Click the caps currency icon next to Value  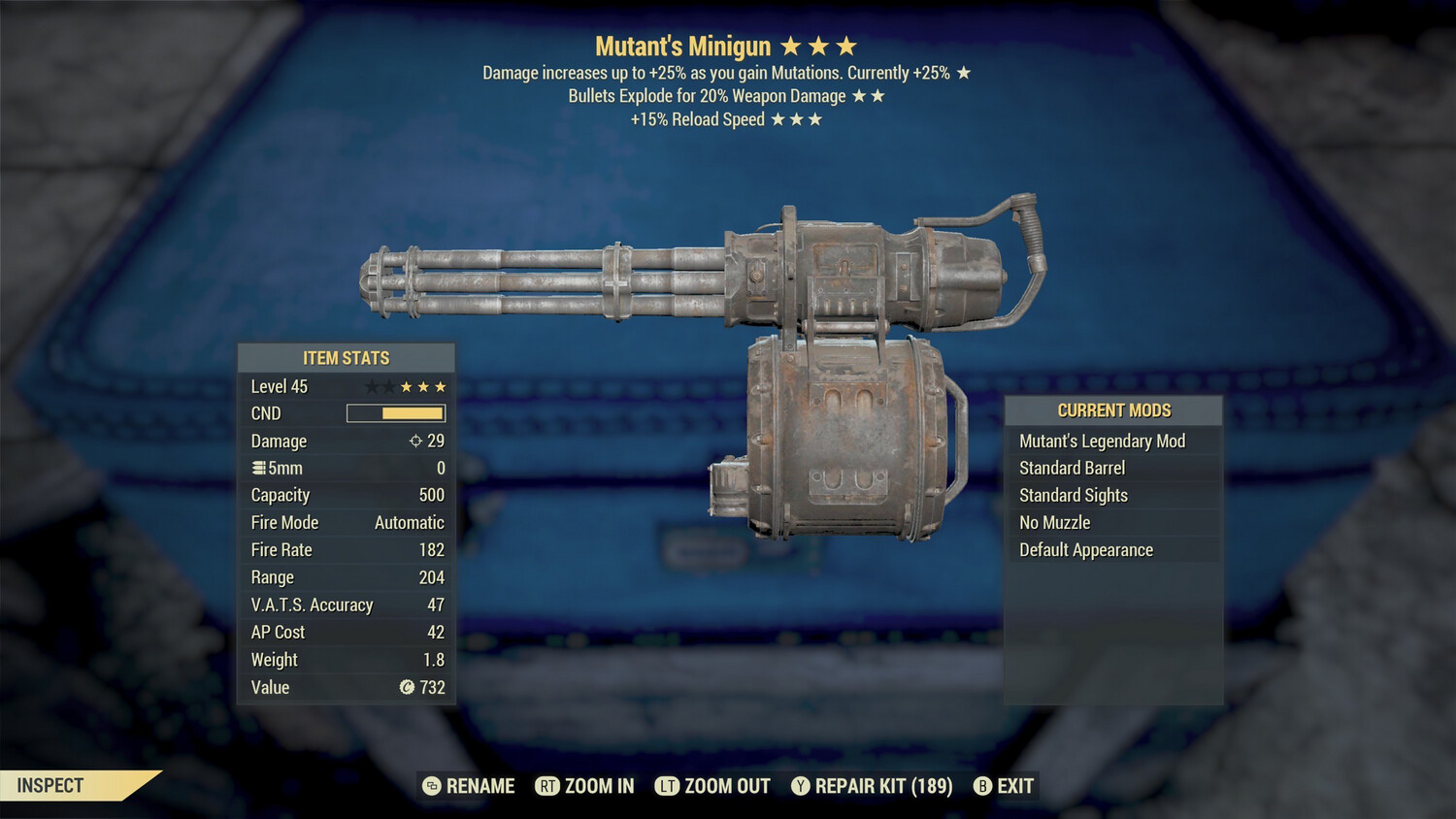point(410,688)
